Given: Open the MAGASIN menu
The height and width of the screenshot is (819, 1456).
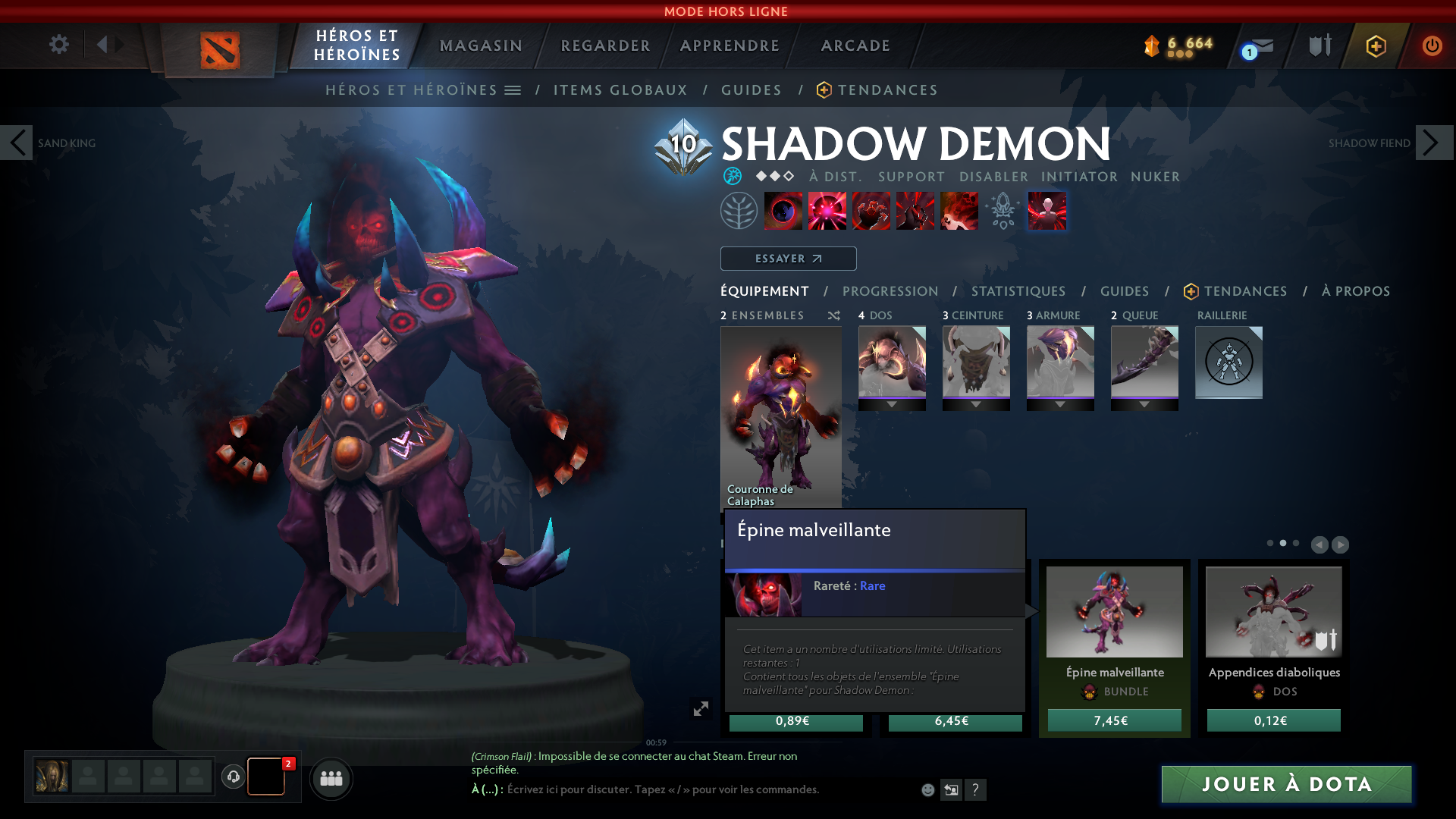Looking at the screenshot, I should tap(480, 45).
